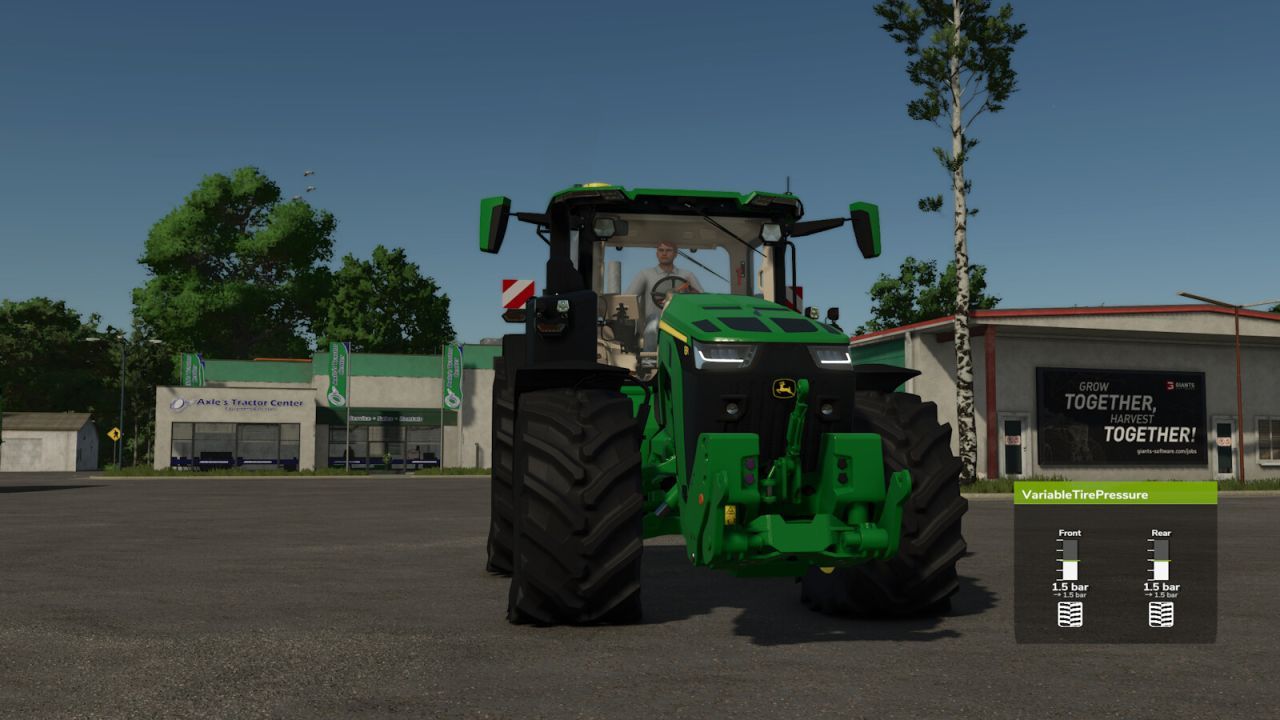This screenshot has width=1280, height=720.
Task: Click the GIANTS logo on the billboard
Action: click(1178, 385)
